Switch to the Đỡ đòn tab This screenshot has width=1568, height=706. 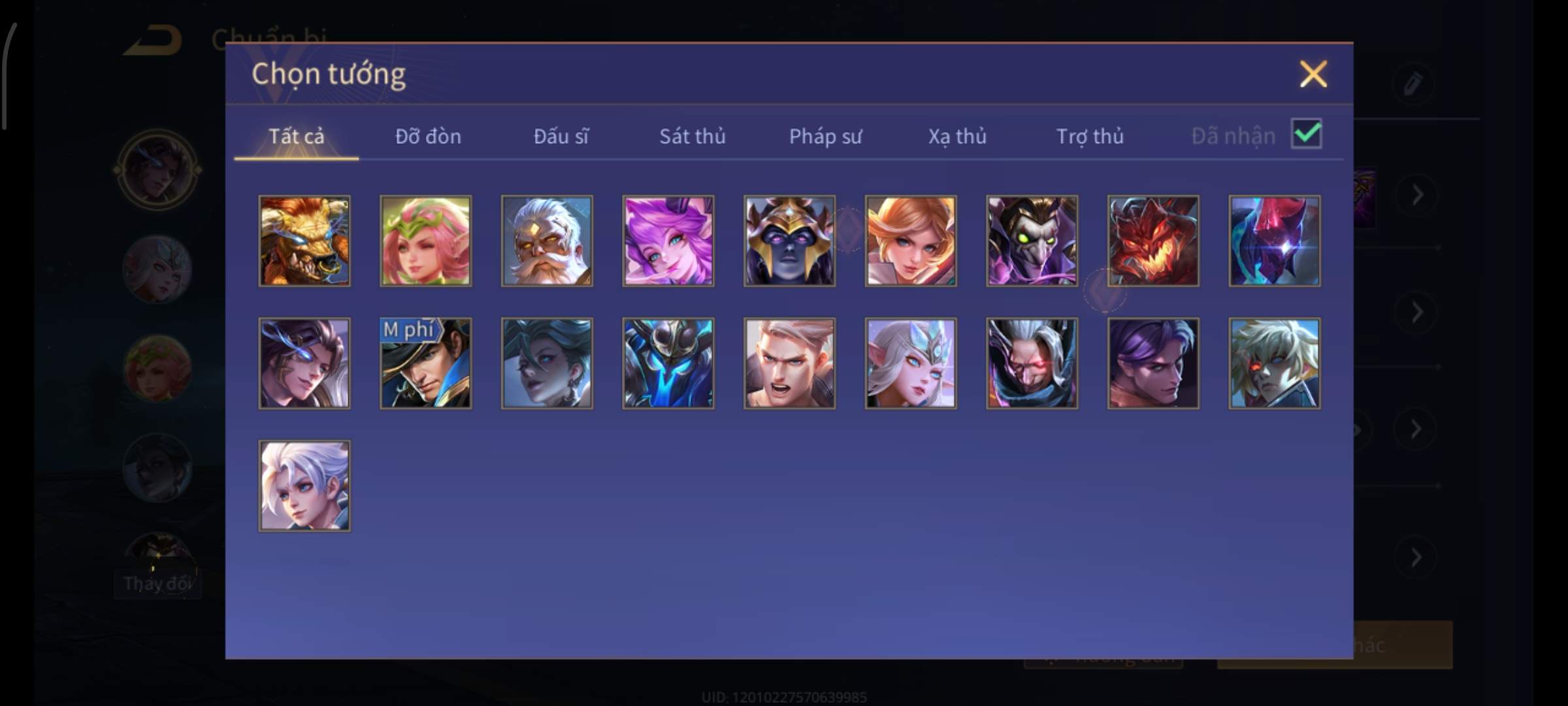click(428, 137)
